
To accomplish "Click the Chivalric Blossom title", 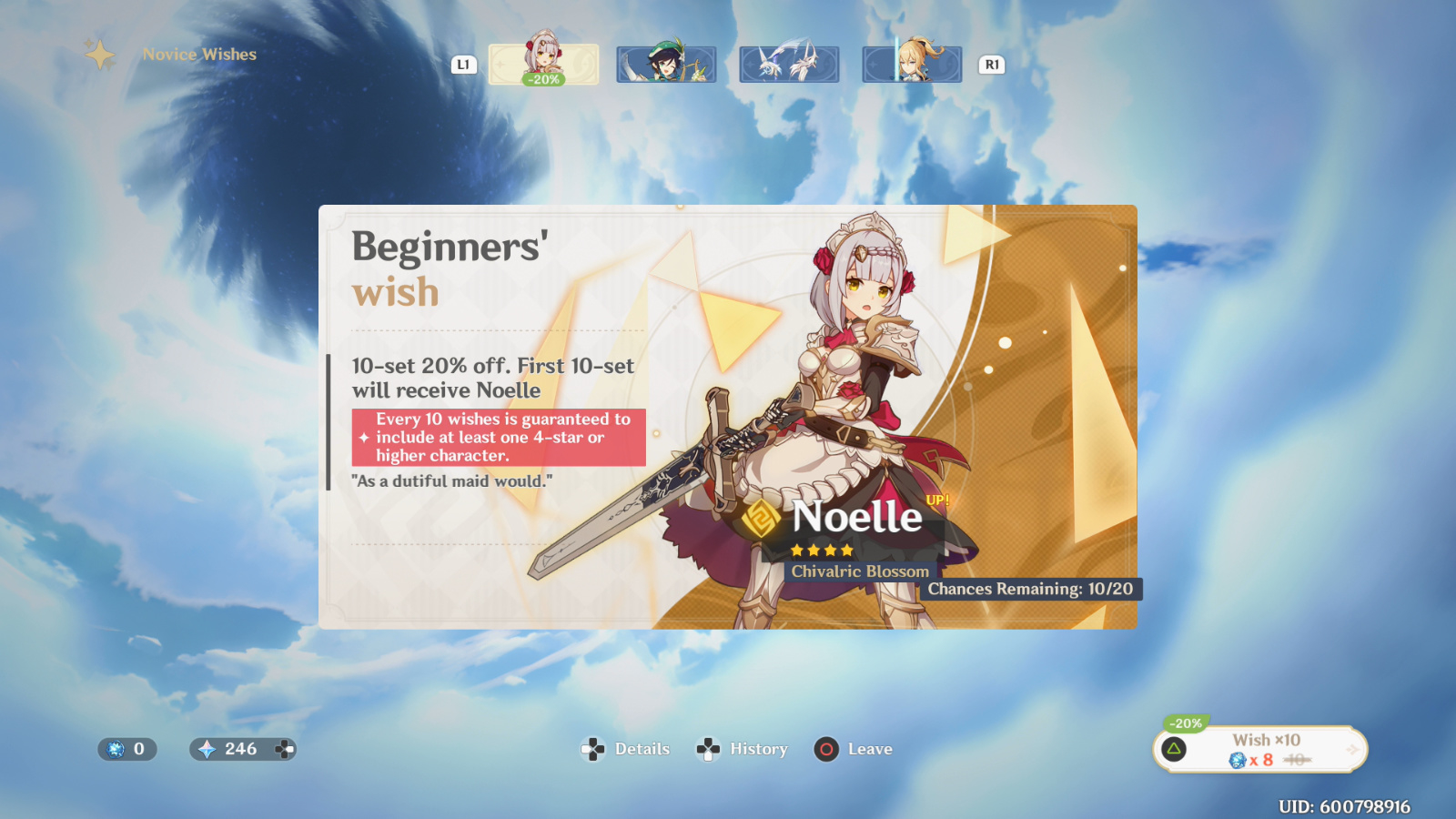I will coord(859,571).
